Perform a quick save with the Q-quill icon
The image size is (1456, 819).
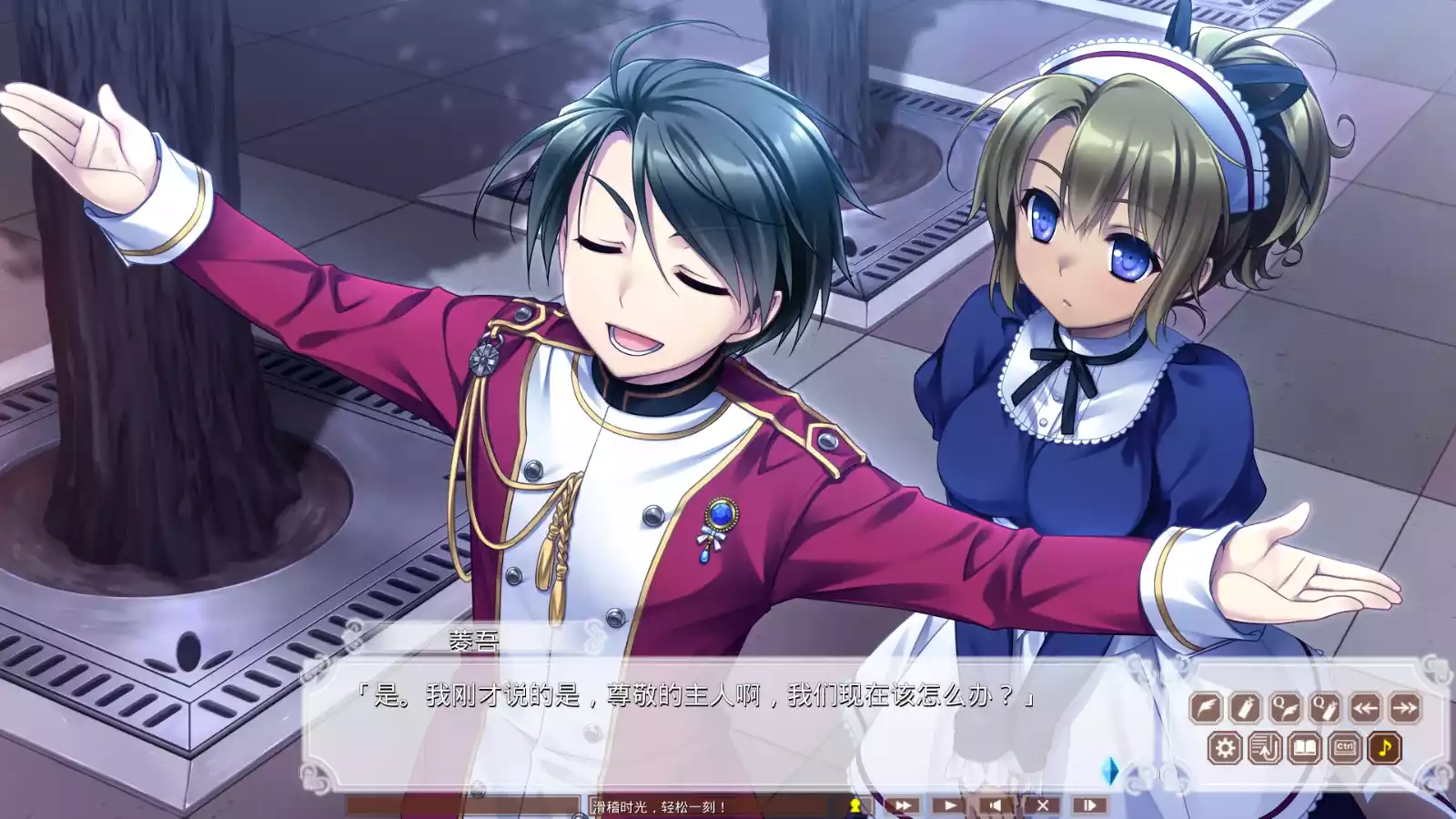click(1284, 708)
